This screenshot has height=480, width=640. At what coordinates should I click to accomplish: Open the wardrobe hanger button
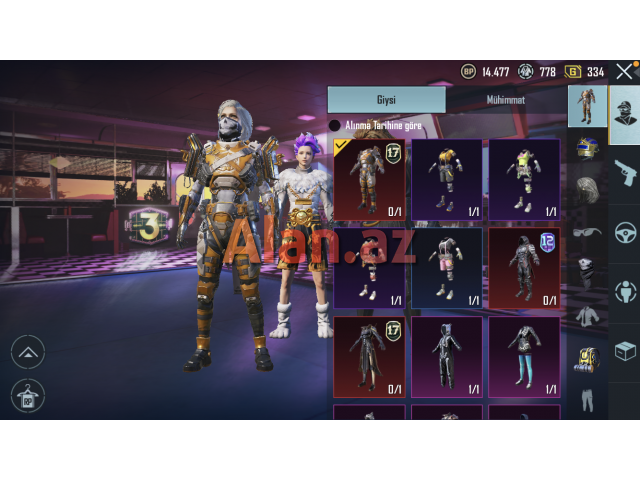(x=27, y=396)
